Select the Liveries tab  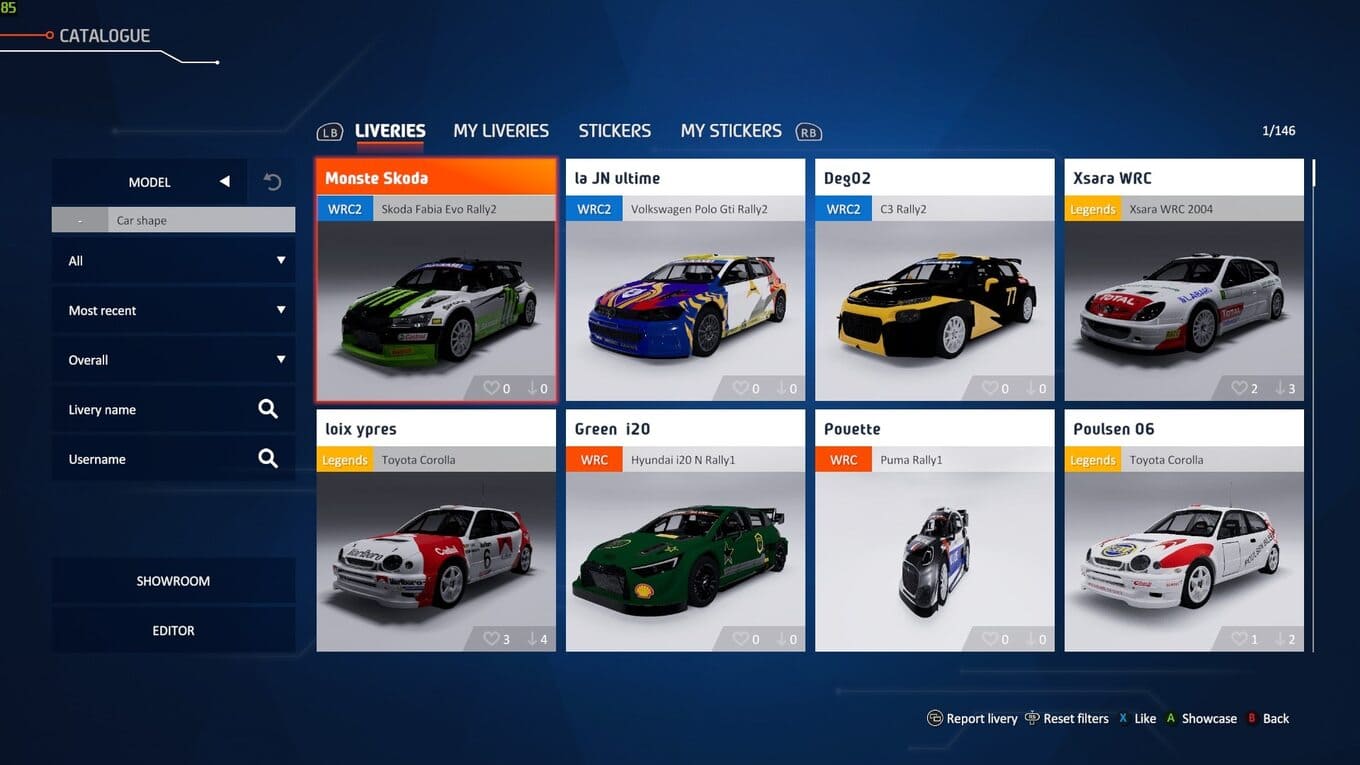(390, 131)
